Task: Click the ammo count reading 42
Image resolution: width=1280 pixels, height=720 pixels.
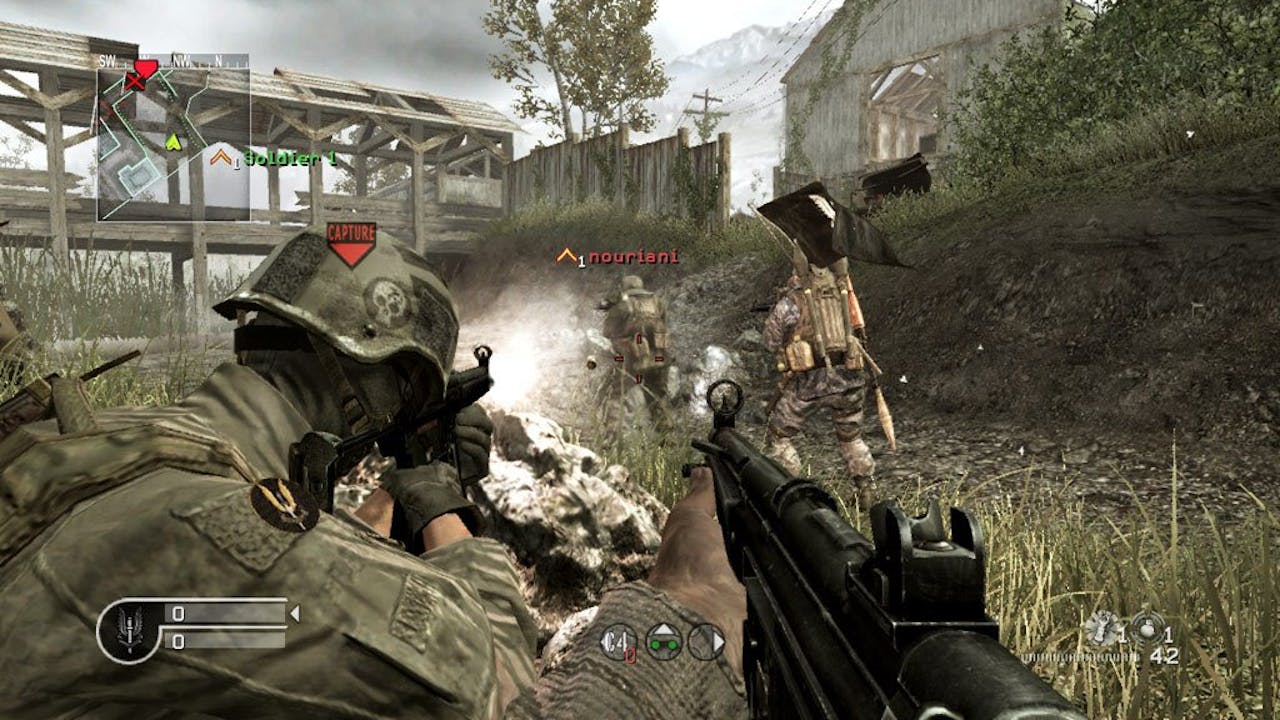Action: pyautogui.click(x=1163, y=657)
